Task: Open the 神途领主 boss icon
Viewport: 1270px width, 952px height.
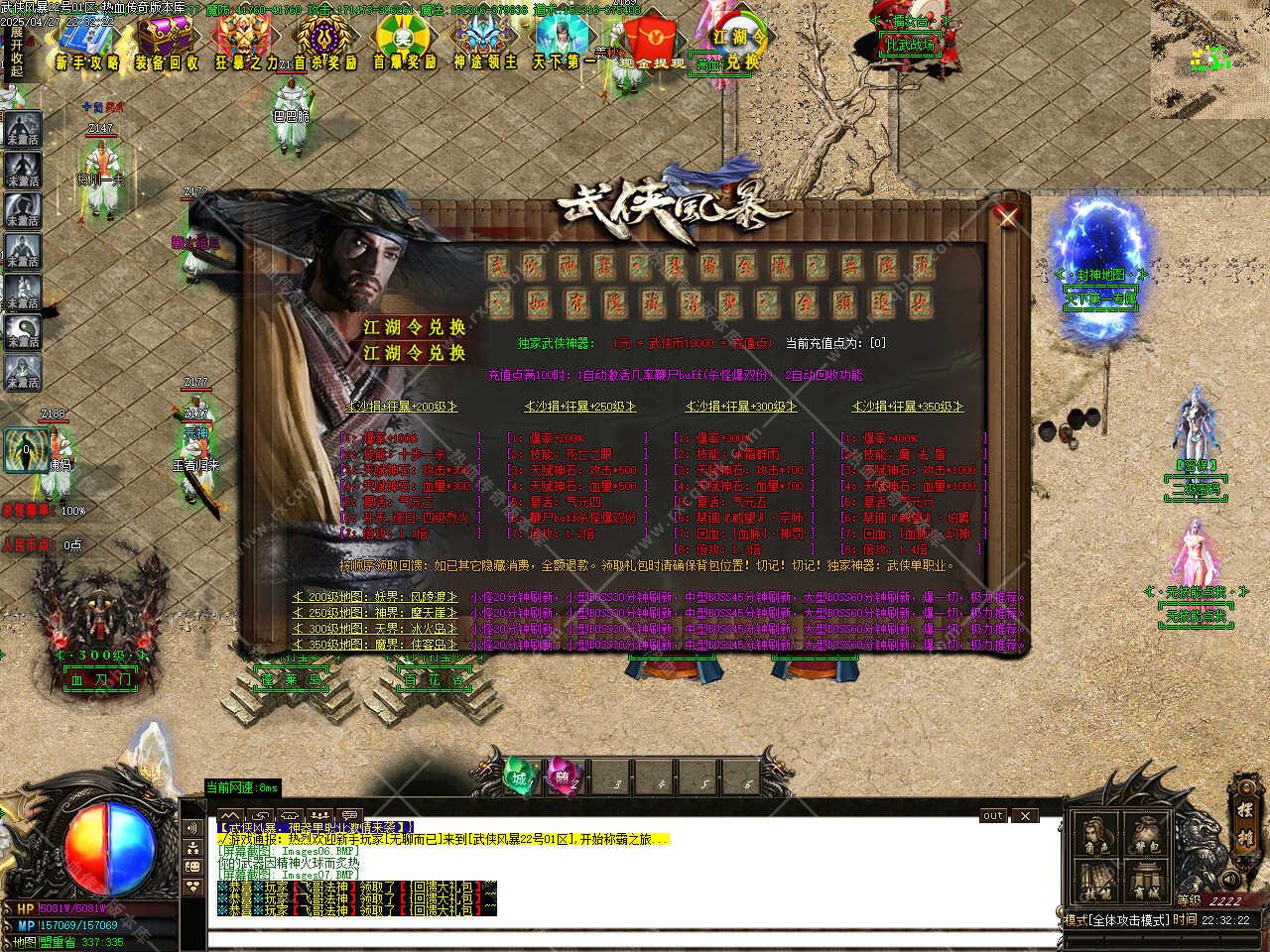Action: pyautogui.click(x=484, y=43)
